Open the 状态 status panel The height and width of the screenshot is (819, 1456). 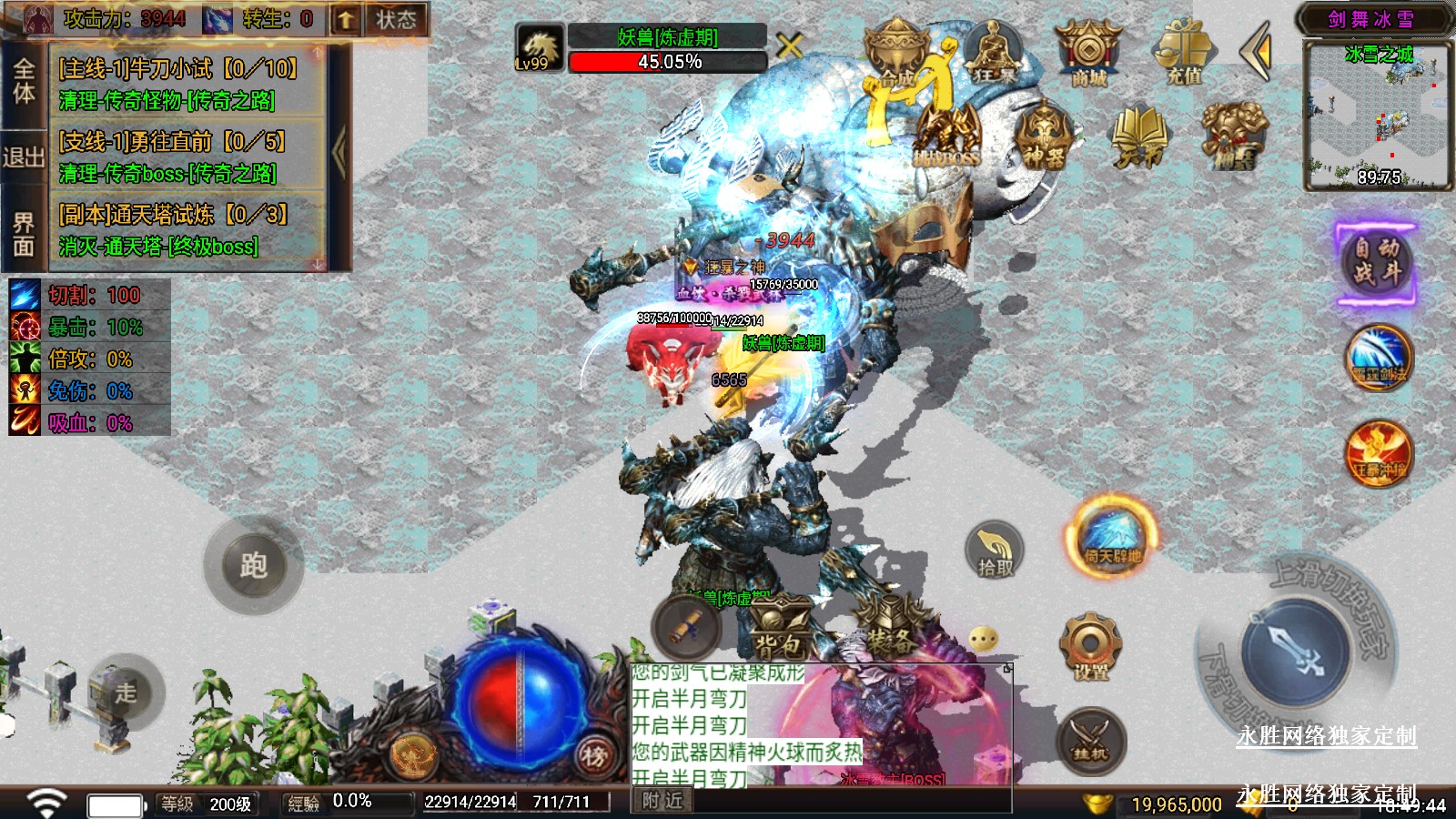coord(396,19)
